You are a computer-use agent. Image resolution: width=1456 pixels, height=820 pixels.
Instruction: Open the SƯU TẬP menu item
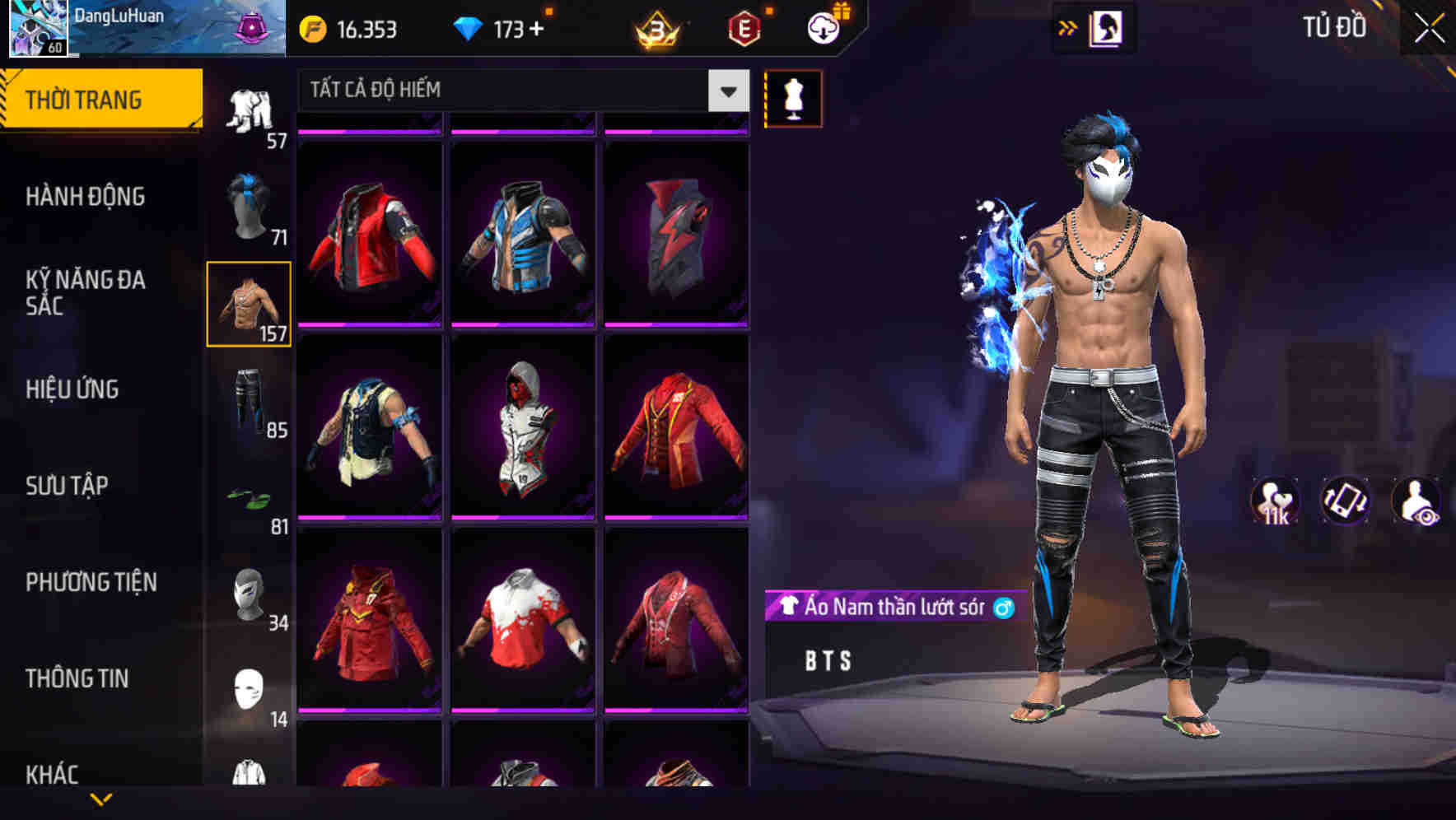pos(66,486)
